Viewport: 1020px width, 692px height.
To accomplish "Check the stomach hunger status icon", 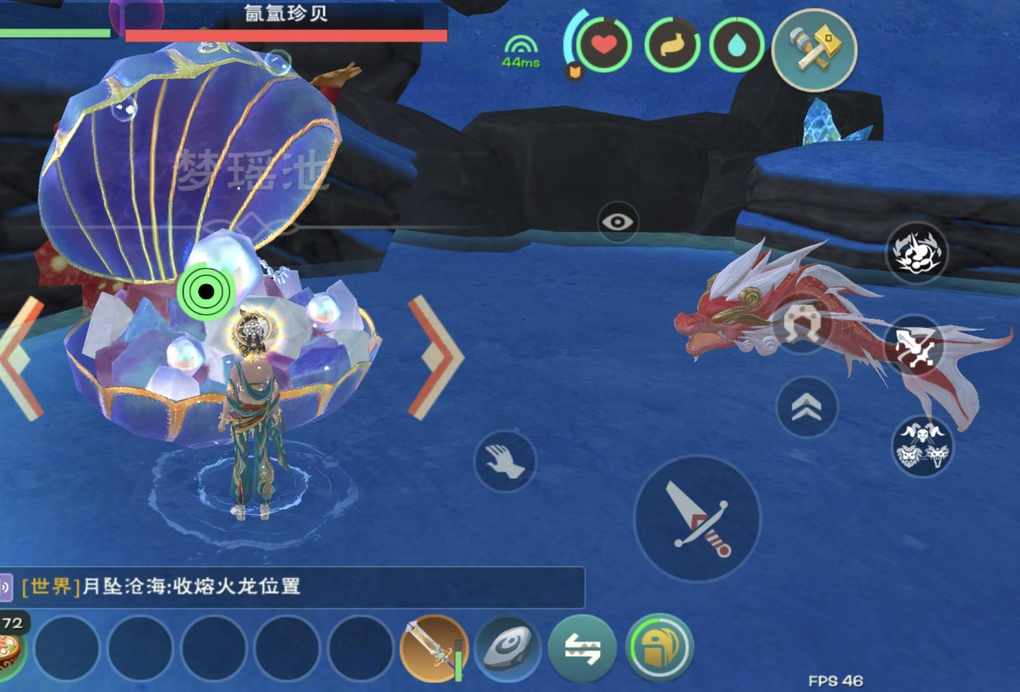I will [x=671, y=45].
